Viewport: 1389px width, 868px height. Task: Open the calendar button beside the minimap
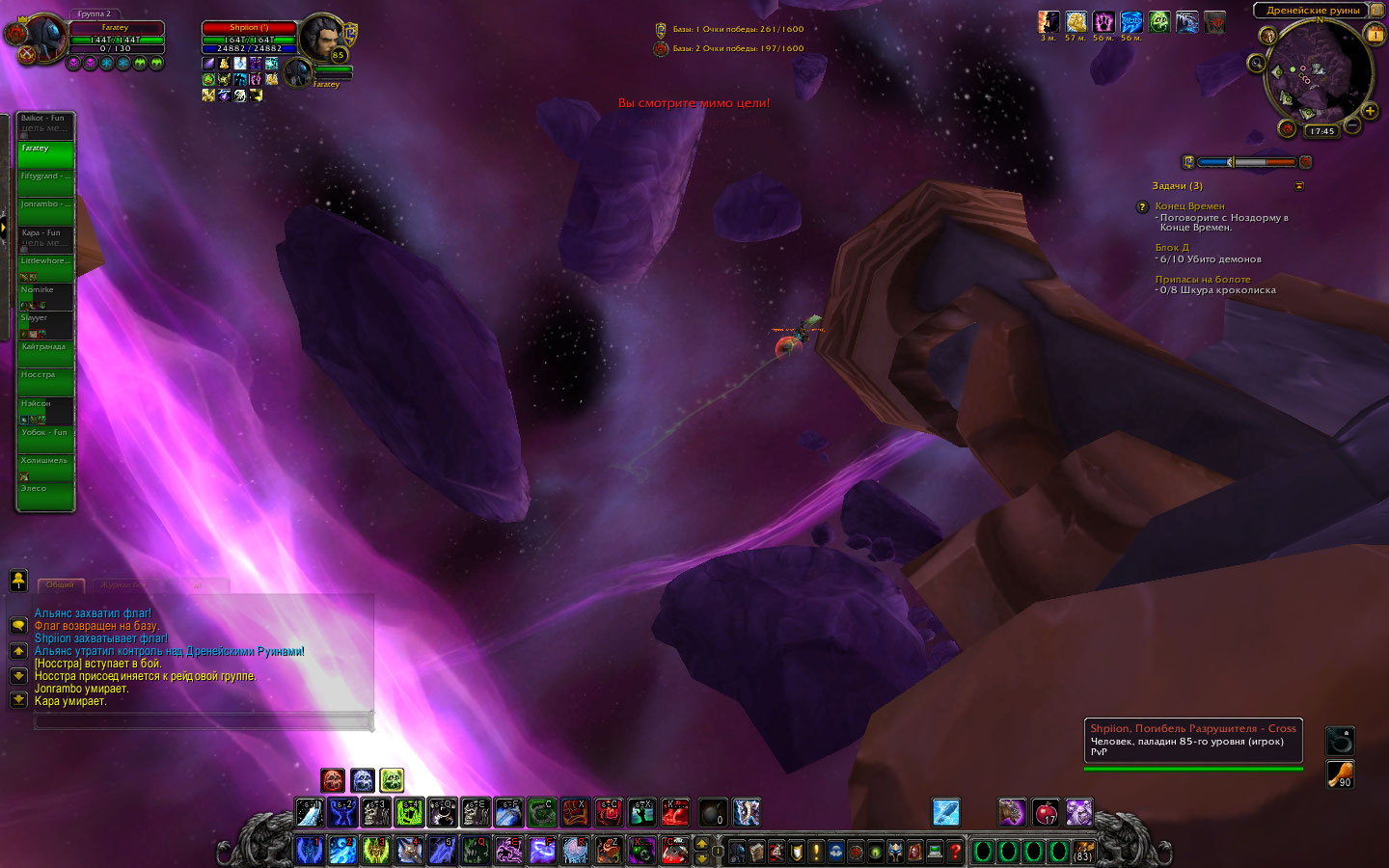coord(1375,35)
